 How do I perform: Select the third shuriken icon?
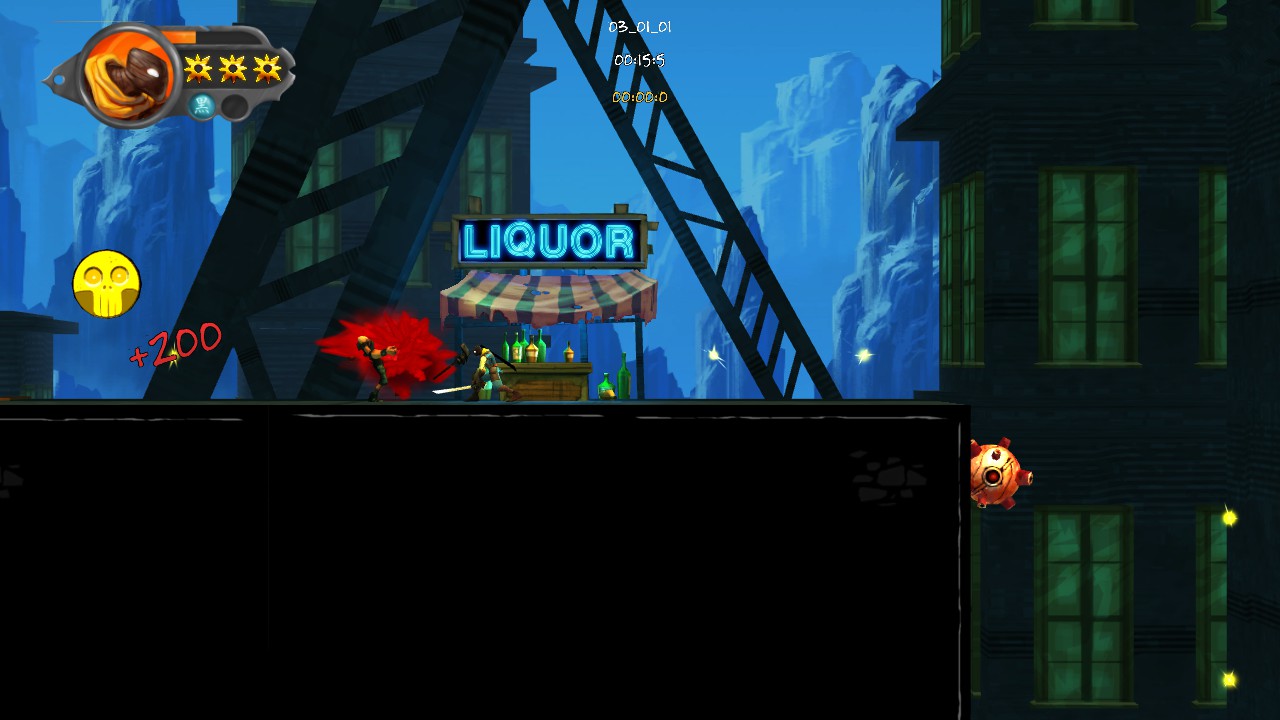tap(267, 67)
